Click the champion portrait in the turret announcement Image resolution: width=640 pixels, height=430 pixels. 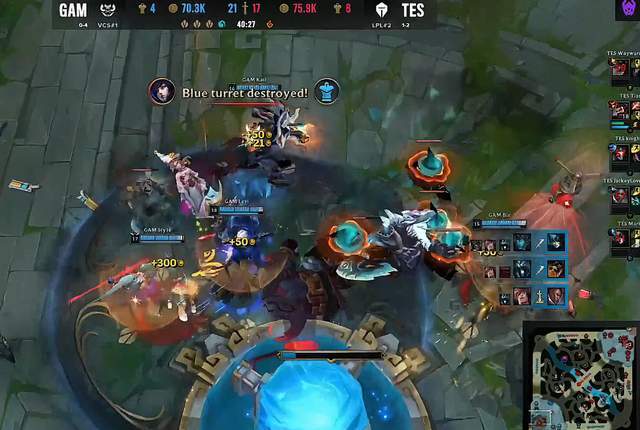162,92
